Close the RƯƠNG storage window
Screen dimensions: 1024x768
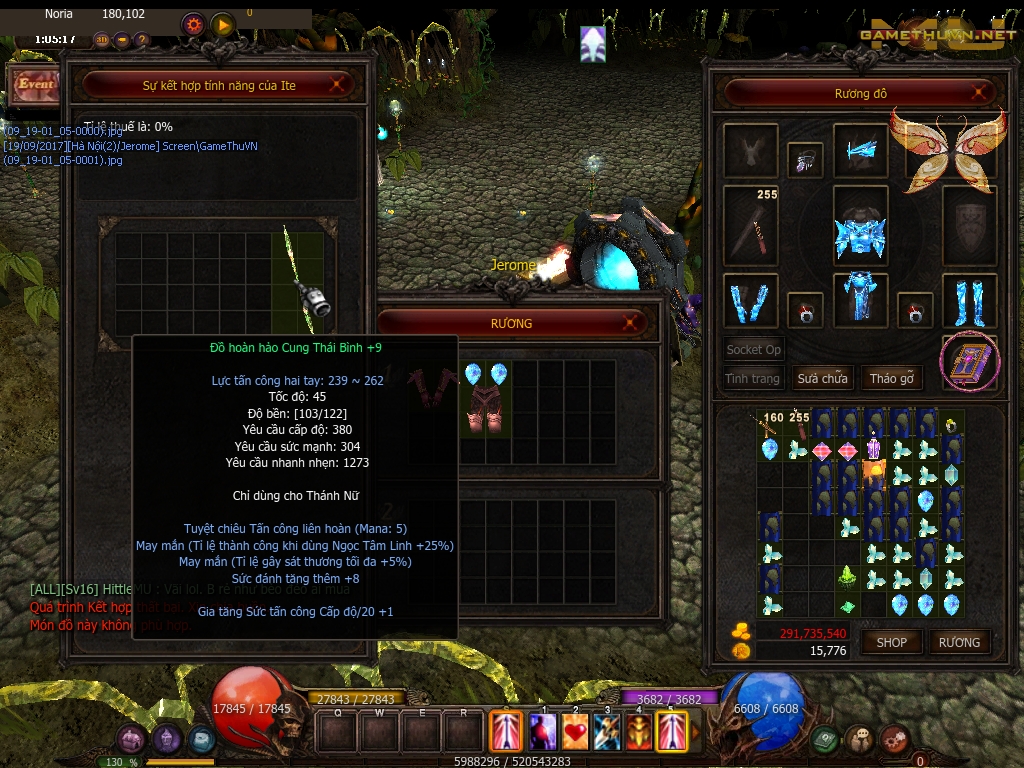(630, 323)
